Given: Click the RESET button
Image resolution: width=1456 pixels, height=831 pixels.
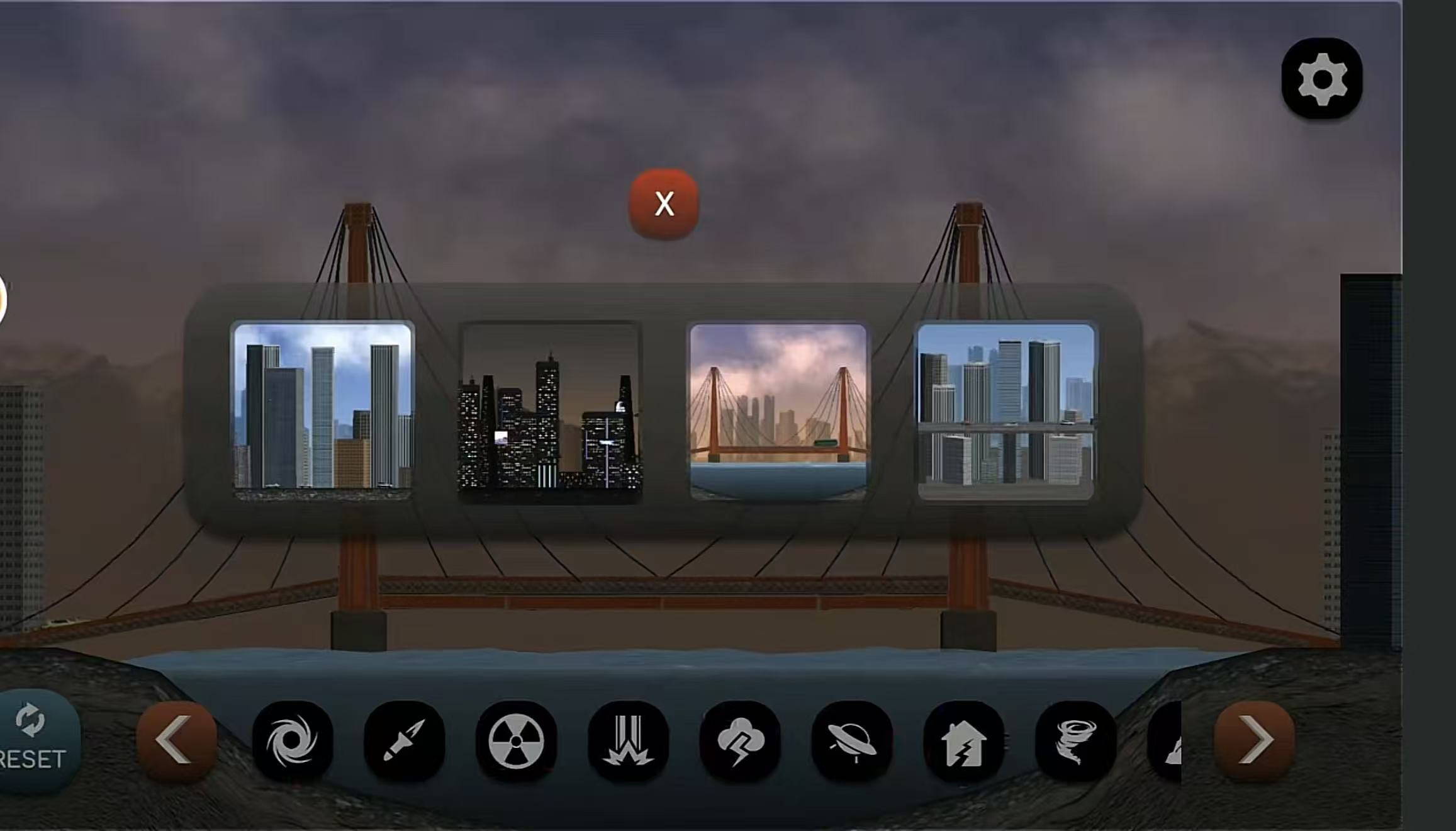Looking at the screenshot, I should 35,740.
